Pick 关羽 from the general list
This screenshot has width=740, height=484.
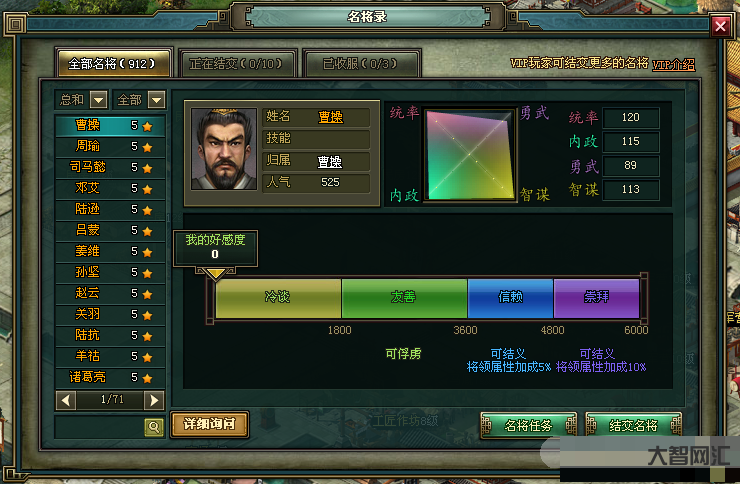tap(88, 314)
